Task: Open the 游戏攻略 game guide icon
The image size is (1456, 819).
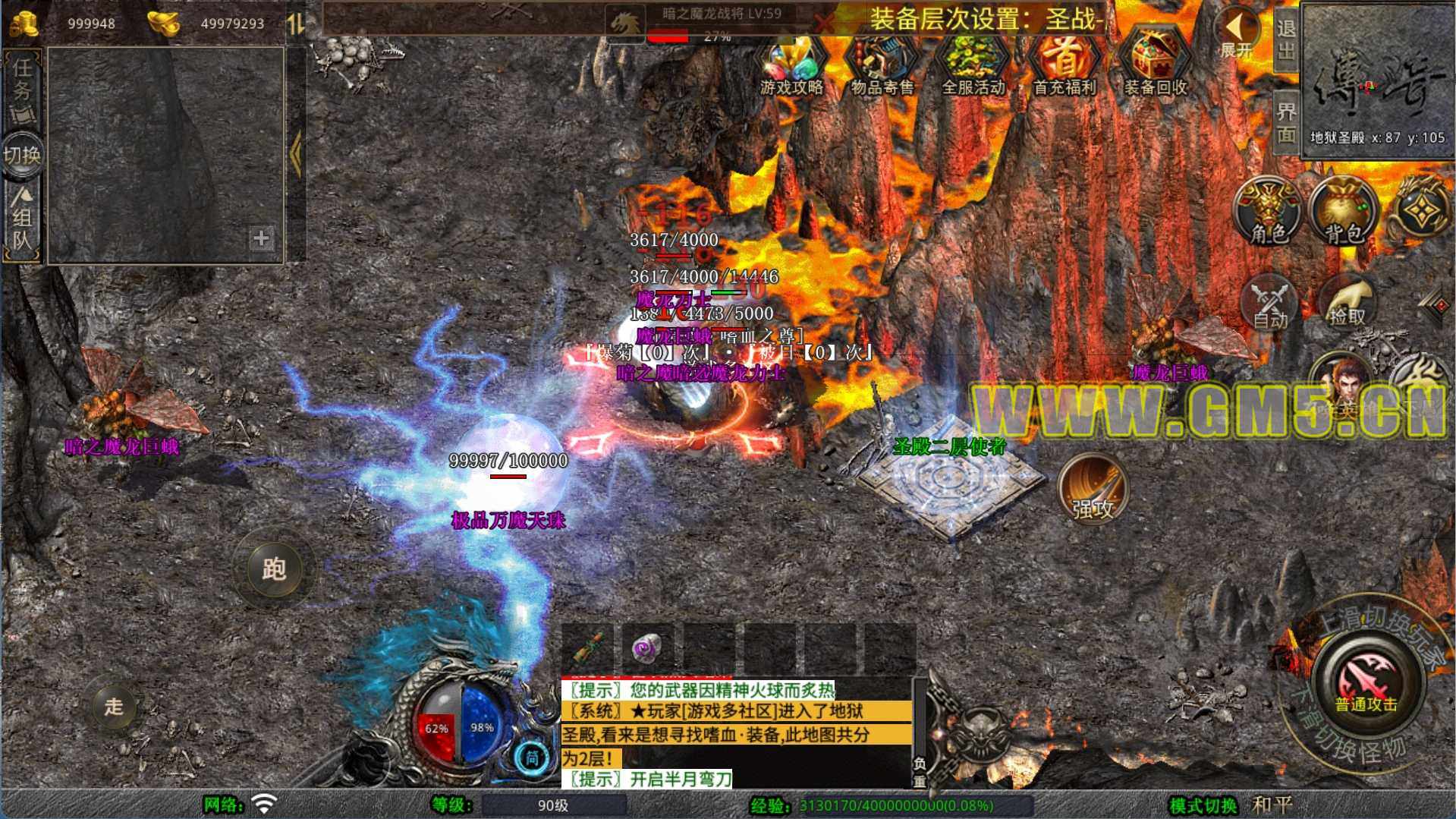Action: tap(791, 64)
